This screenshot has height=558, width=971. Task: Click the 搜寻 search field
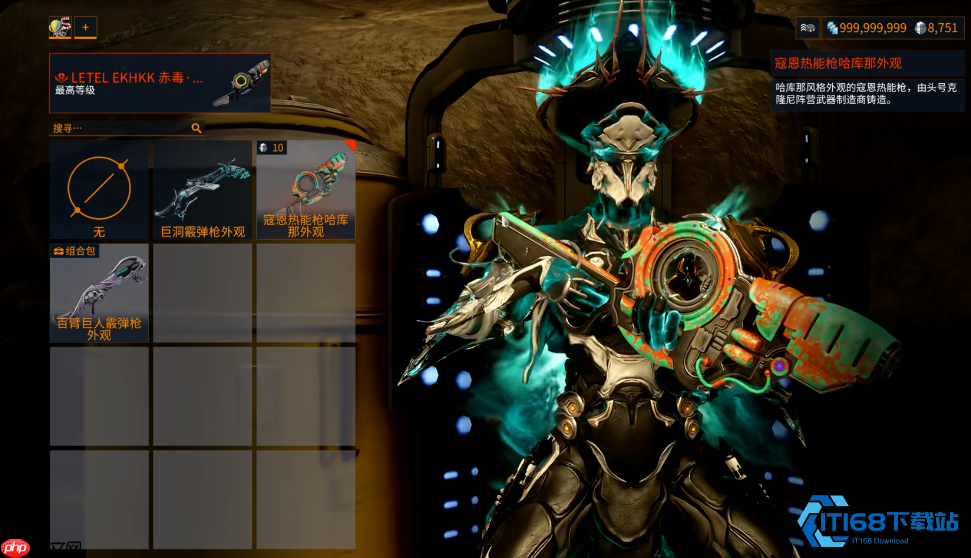tap(120, 128)
